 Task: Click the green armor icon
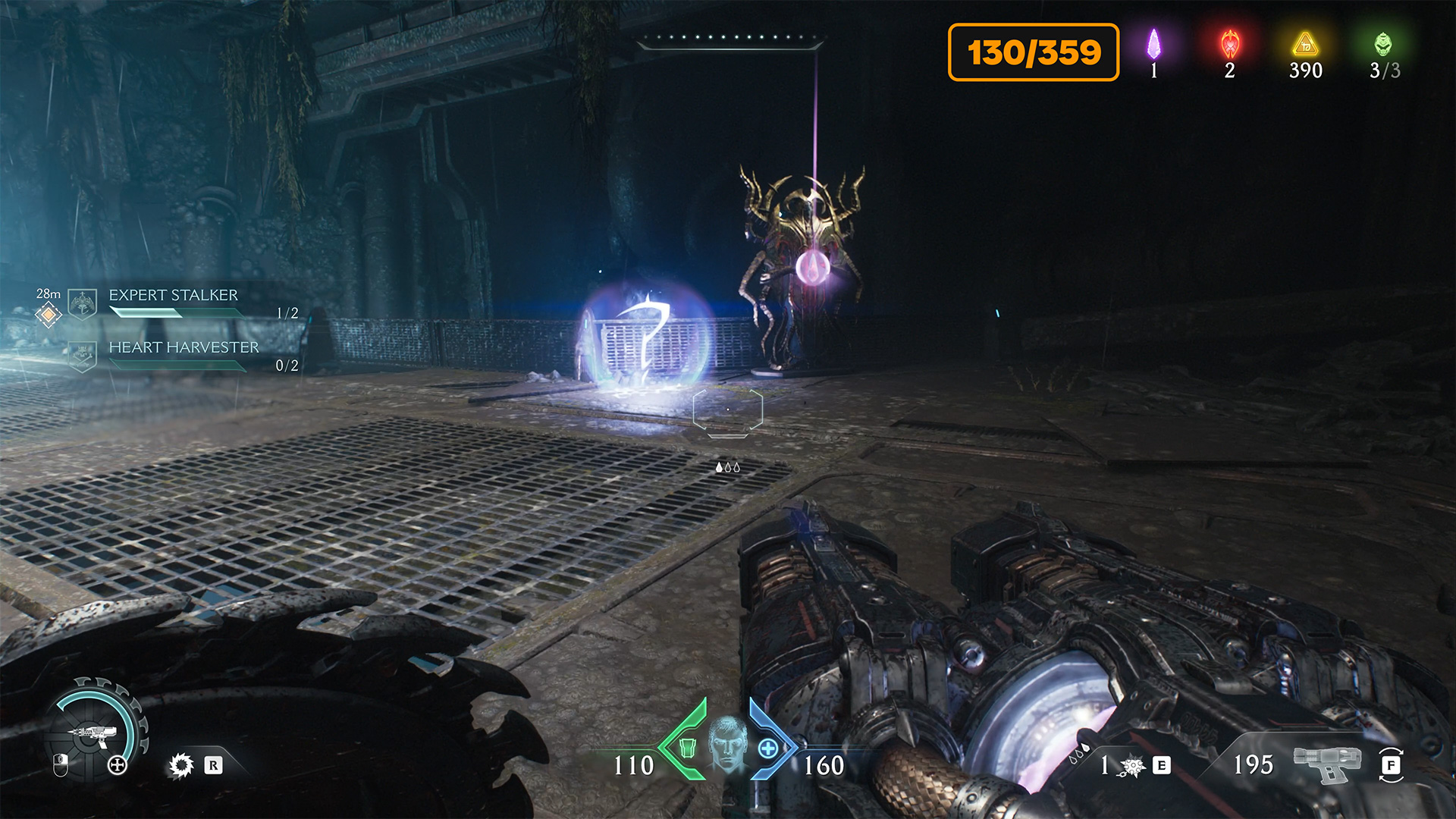687,748
